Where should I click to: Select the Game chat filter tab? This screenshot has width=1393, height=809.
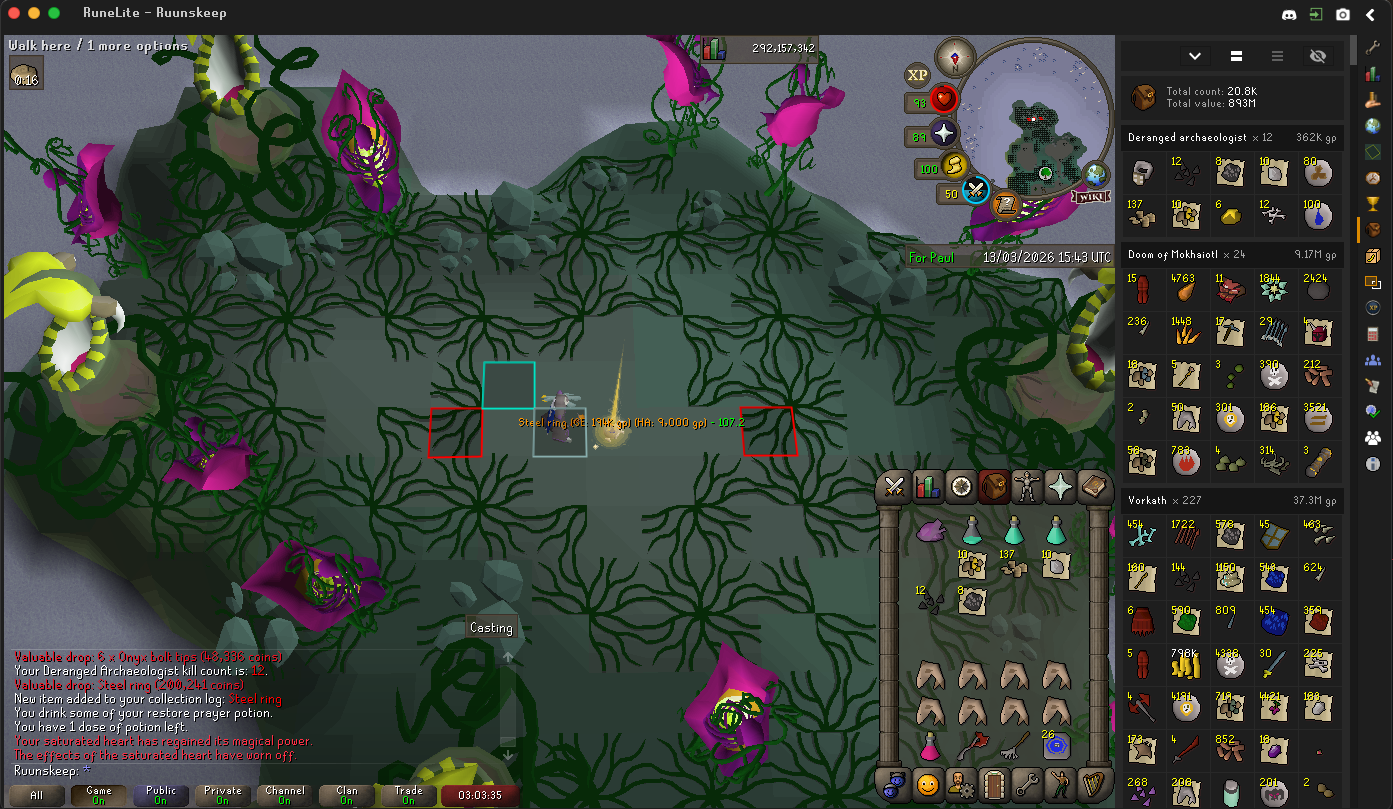(98, 795)
